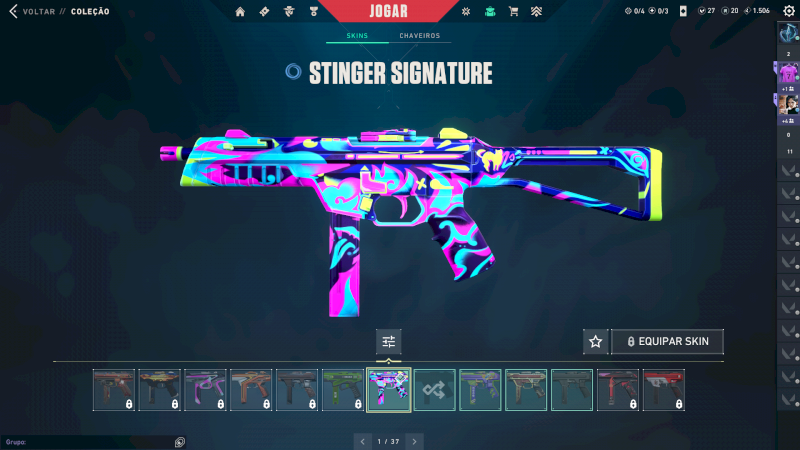Go to the previous skins page

[x=362, y=441]
